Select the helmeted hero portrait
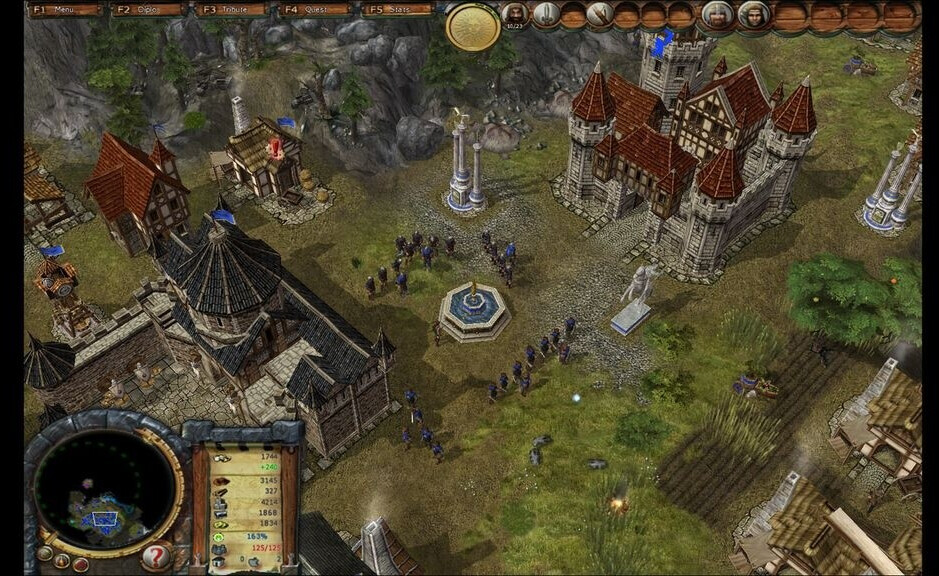Screen dimensions: 939x576 (x=716, y=14)
